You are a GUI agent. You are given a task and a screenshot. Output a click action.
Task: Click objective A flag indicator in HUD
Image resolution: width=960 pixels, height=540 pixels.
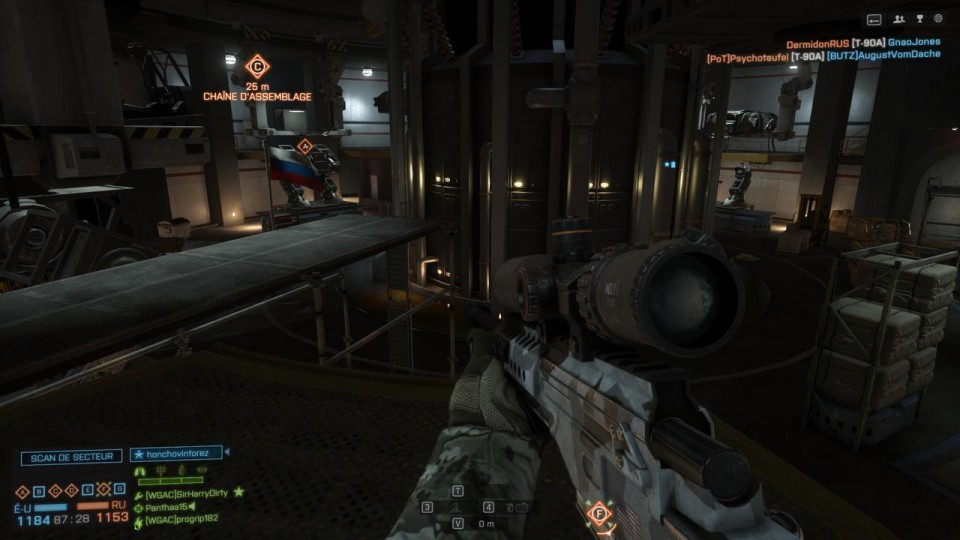pos(22,490)
